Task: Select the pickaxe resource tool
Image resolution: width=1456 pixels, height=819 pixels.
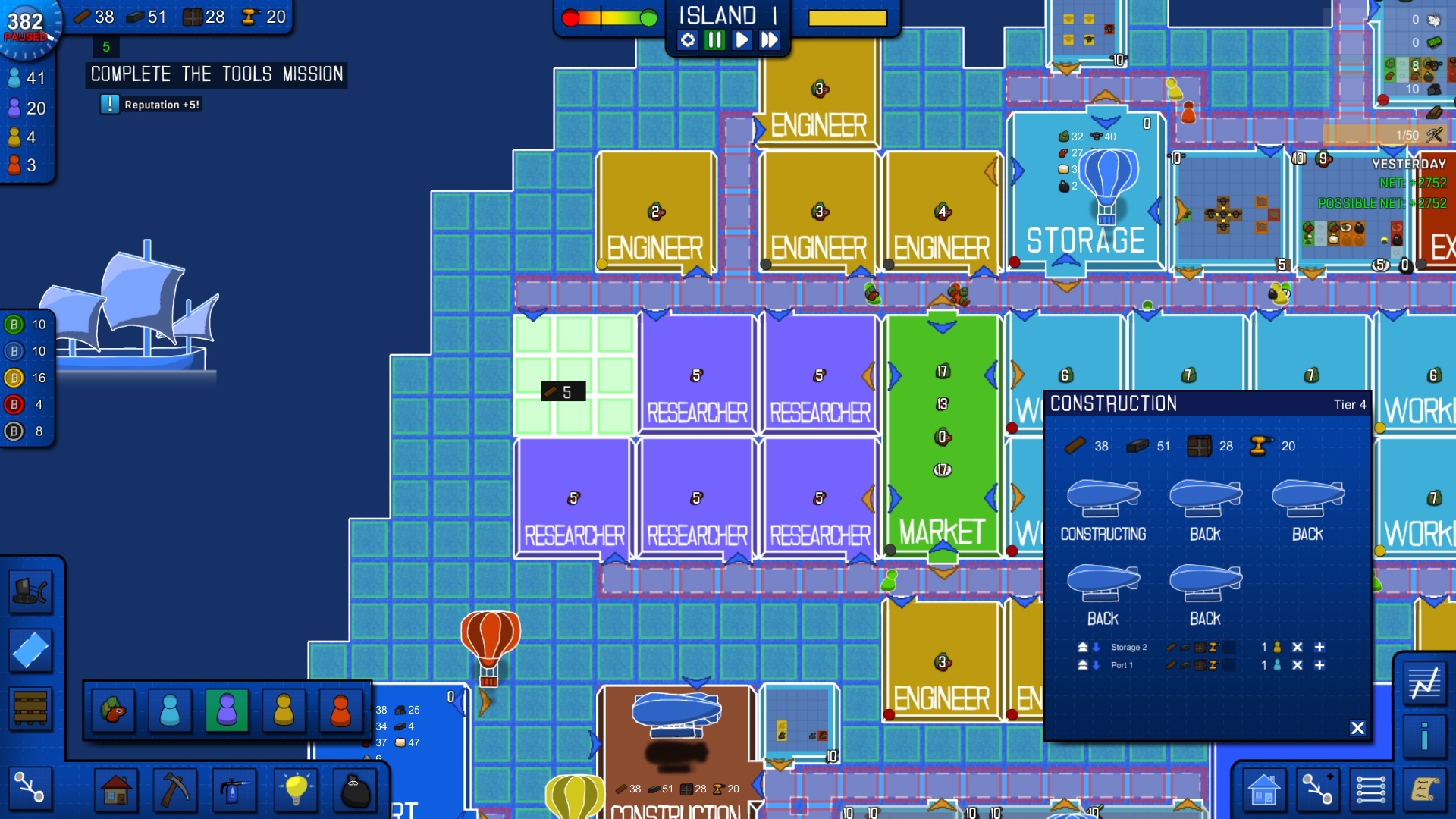Action: coord(174,789)
